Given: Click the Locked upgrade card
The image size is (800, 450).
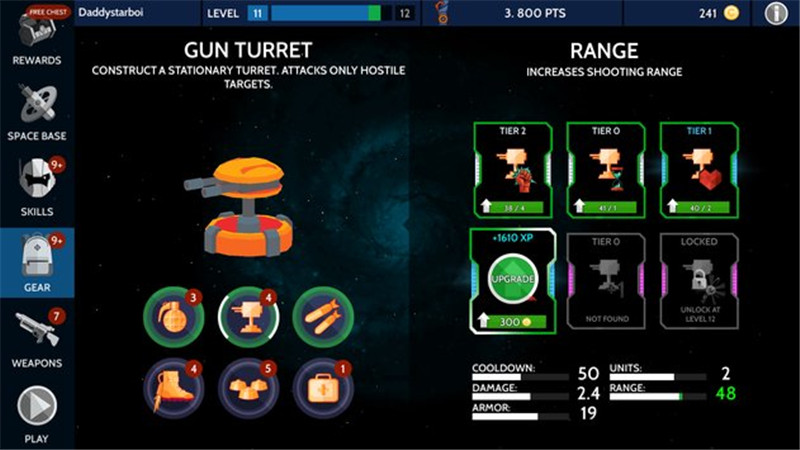Looking at the screenshot, I should [x=699, y=281].
